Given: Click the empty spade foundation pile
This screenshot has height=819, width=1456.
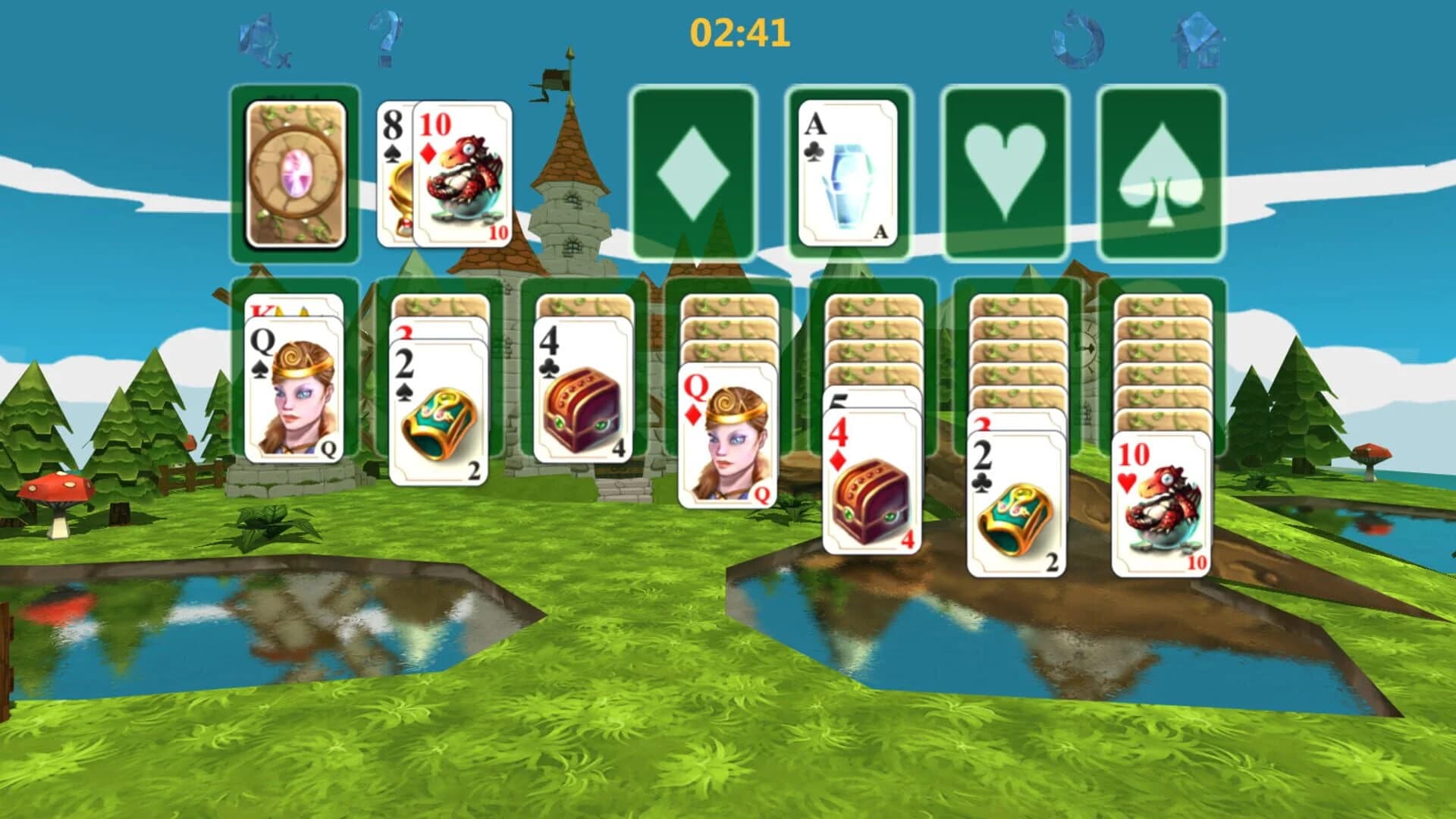Looking at the screenshot, I should click(1160, 171).
